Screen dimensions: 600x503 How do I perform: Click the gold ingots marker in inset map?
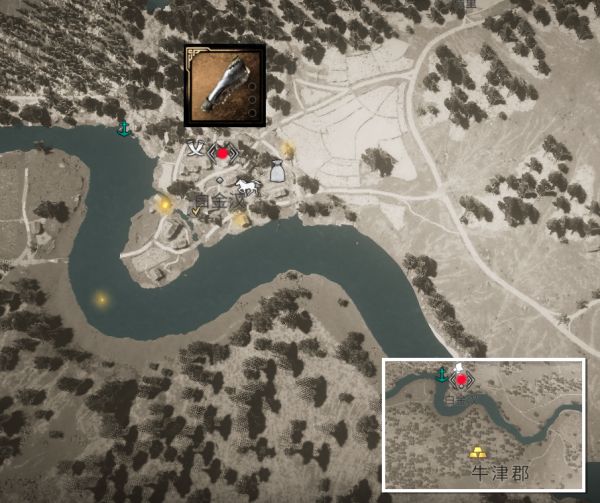[x=478, y=452]
